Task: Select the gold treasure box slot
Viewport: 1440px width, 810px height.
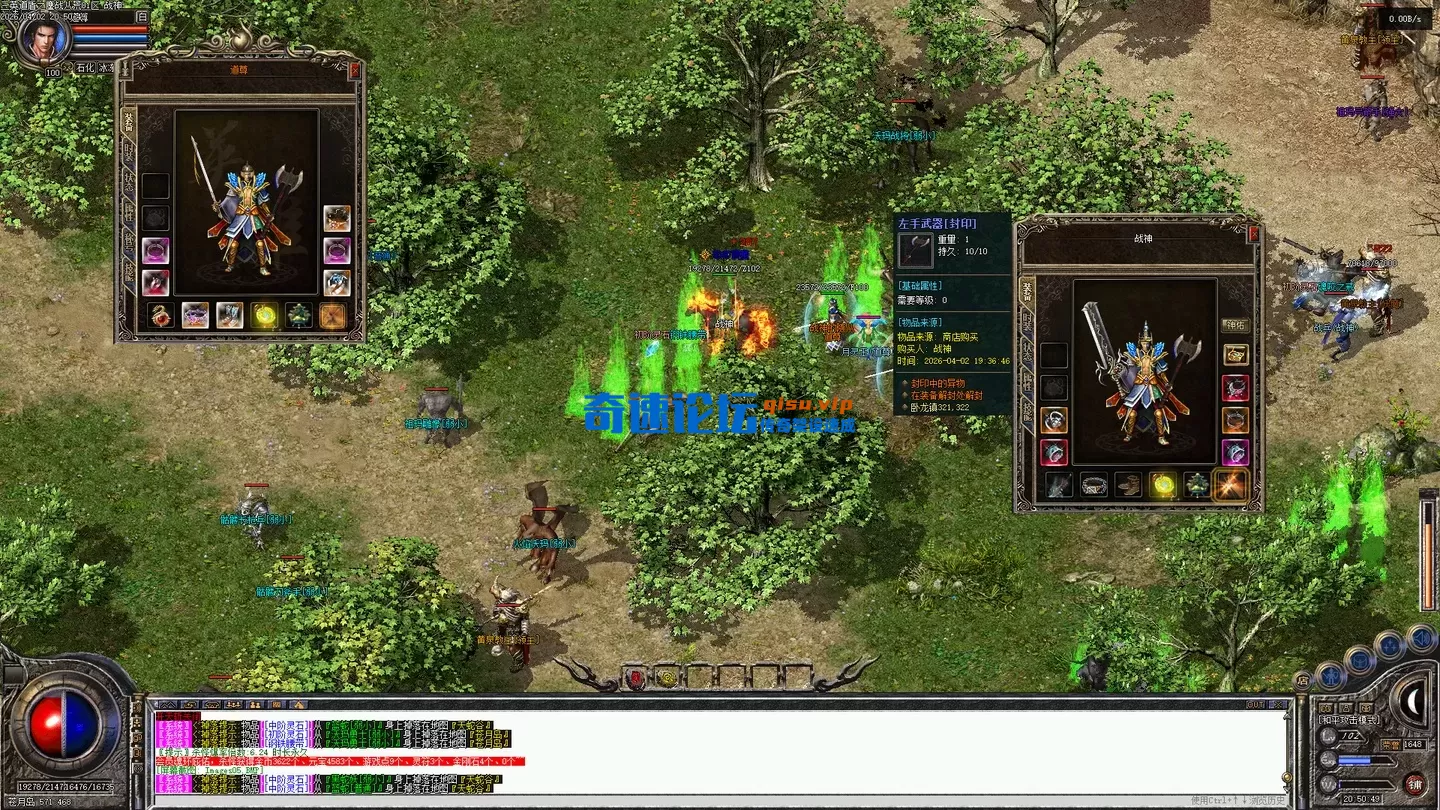Action: pos(1236,355)
